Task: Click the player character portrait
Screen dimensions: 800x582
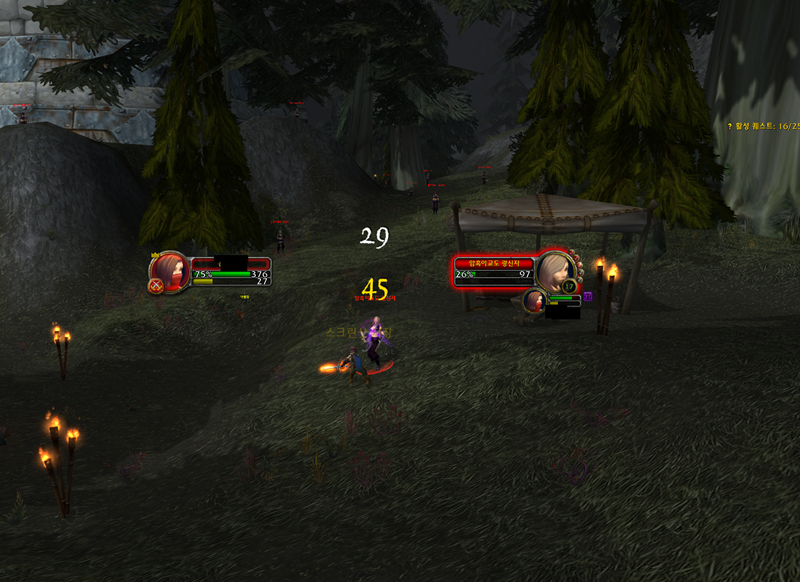Action: (172, 270)
